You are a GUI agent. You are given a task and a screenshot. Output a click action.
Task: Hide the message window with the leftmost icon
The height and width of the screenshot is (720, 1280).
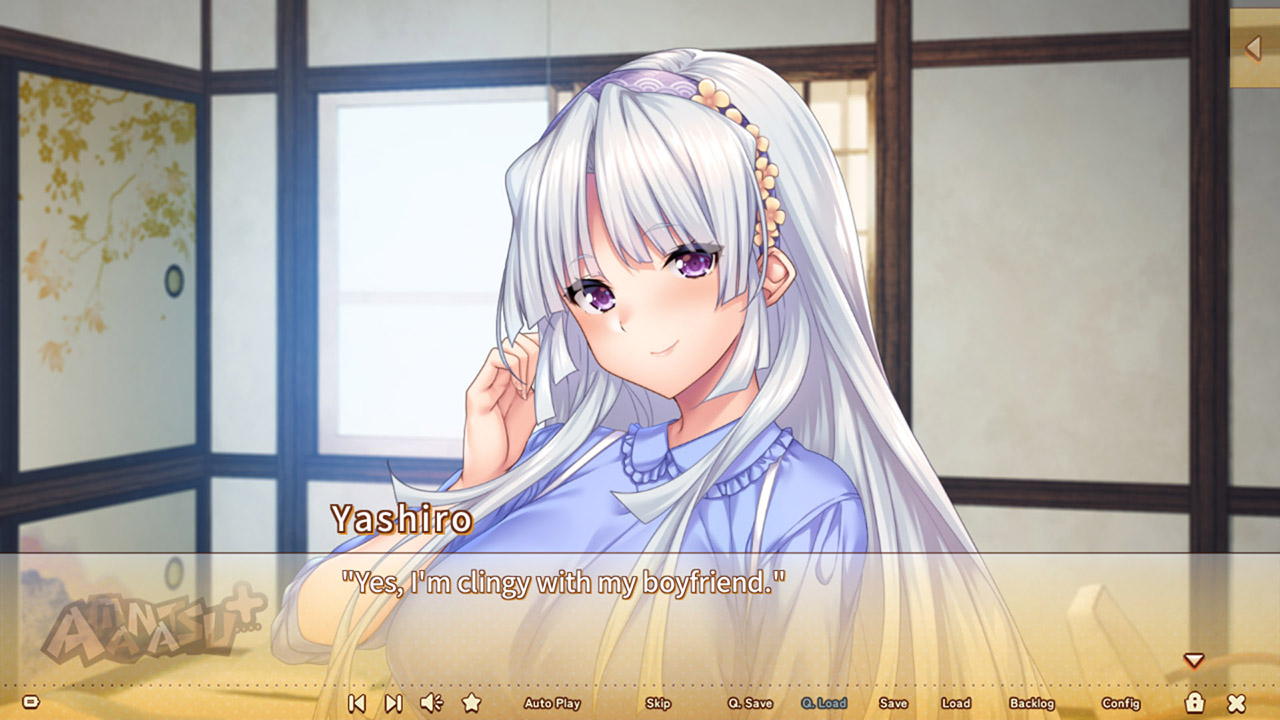tap(33, 703)
